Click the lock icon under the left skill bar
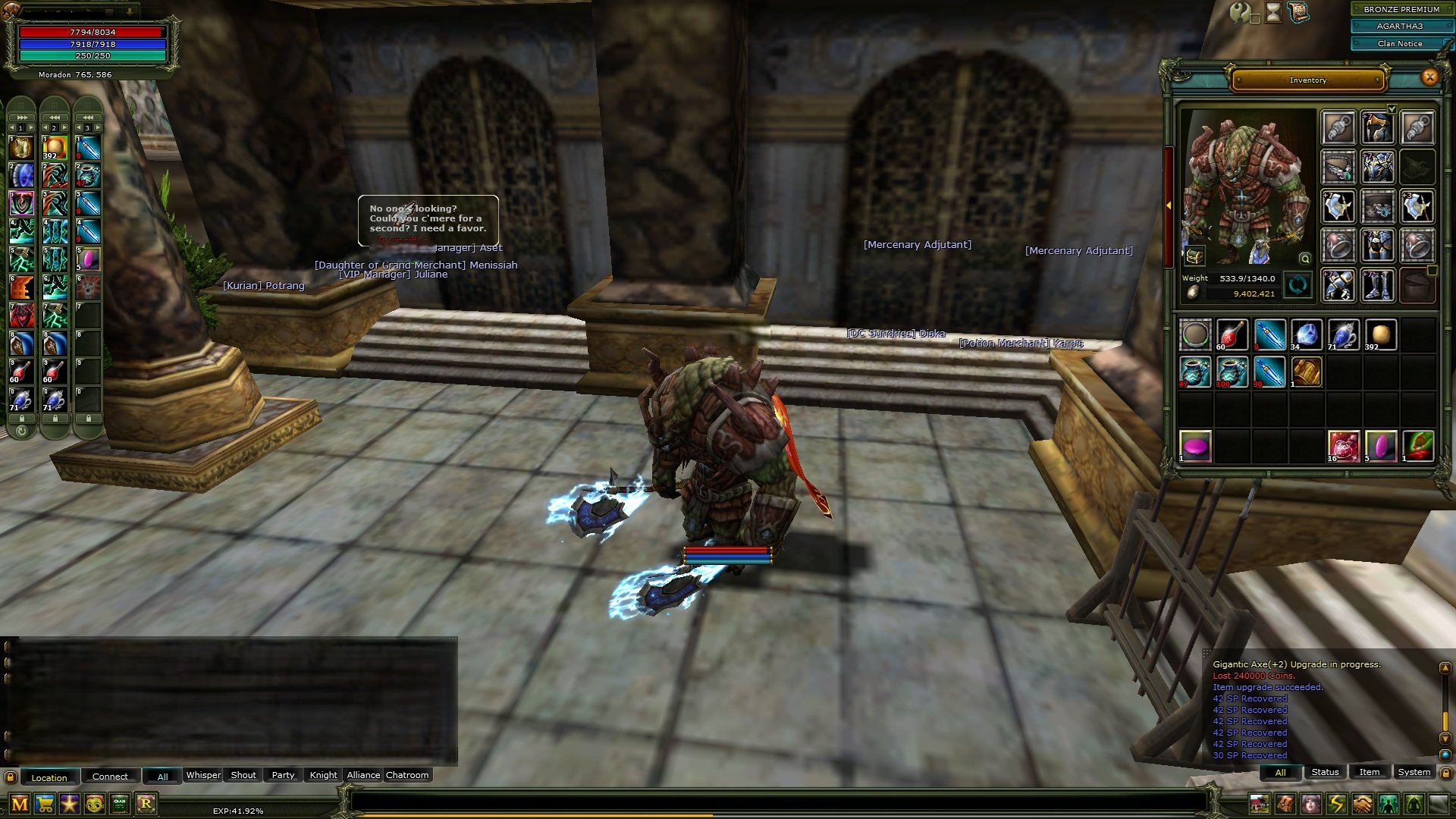Viewport: 1456px width, 819px height. click(22, 419)
